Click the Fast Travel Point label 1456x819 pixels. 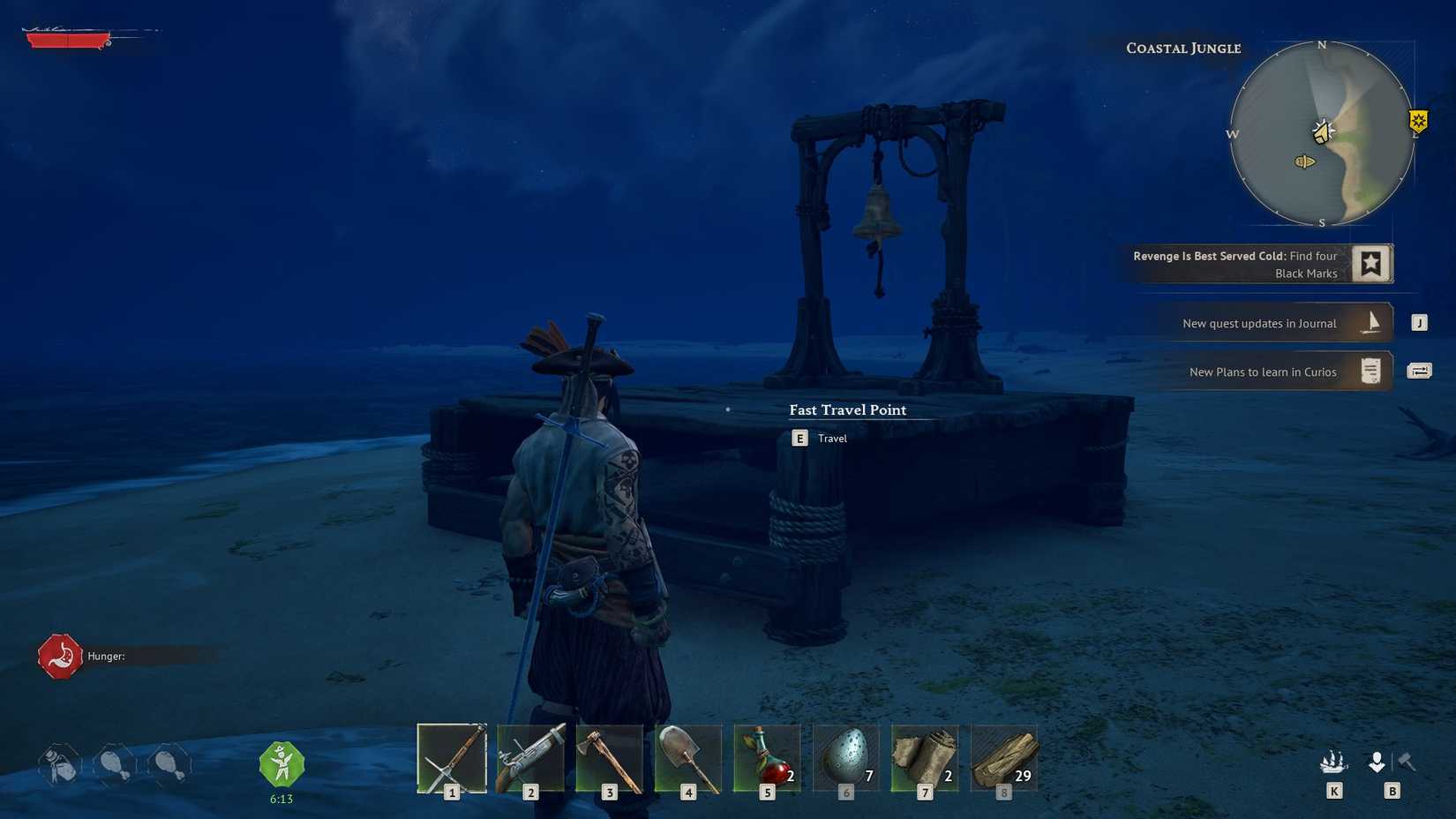(847, 409)
